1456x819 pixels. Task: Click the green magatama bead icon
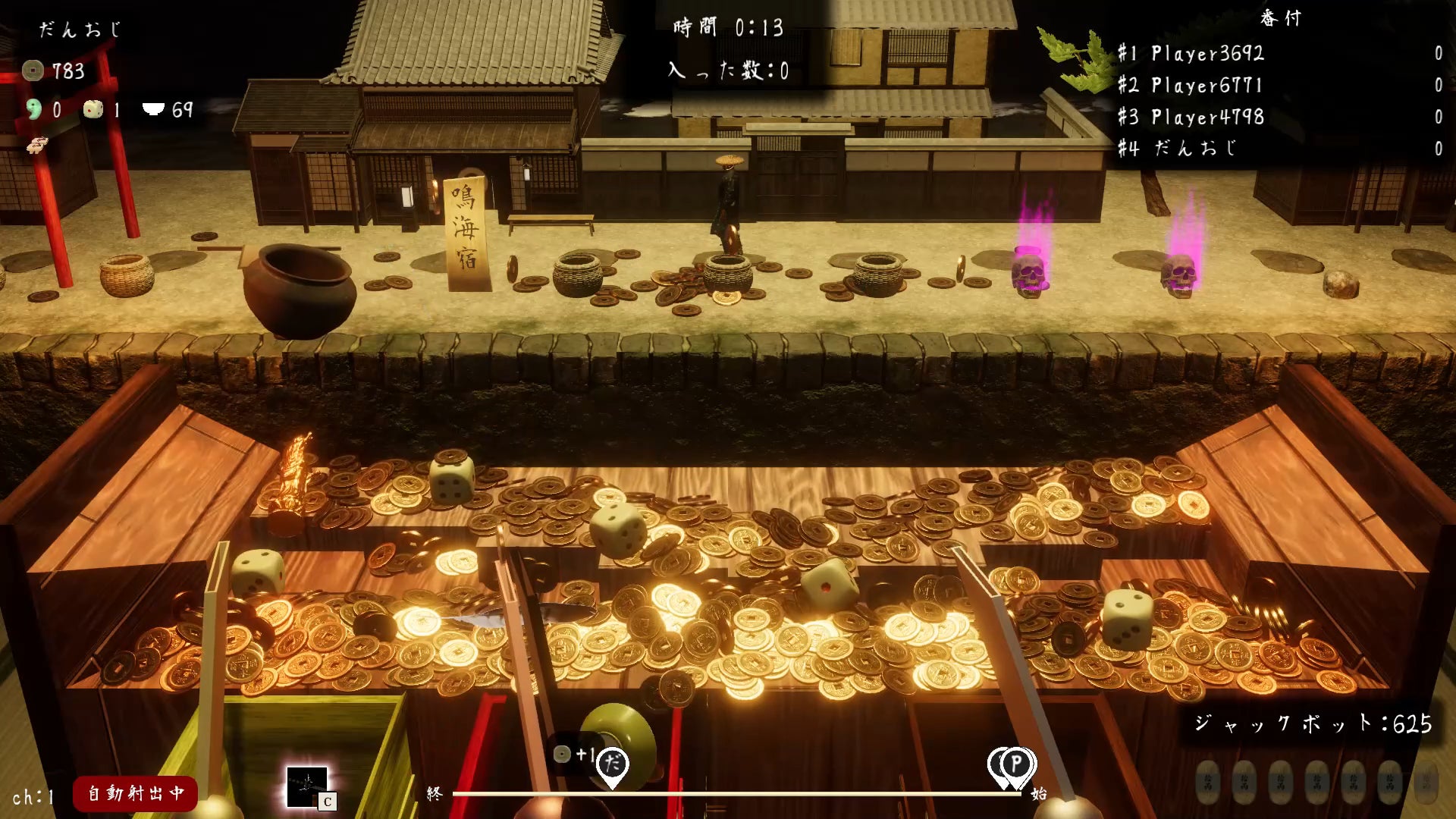point(34,109)
